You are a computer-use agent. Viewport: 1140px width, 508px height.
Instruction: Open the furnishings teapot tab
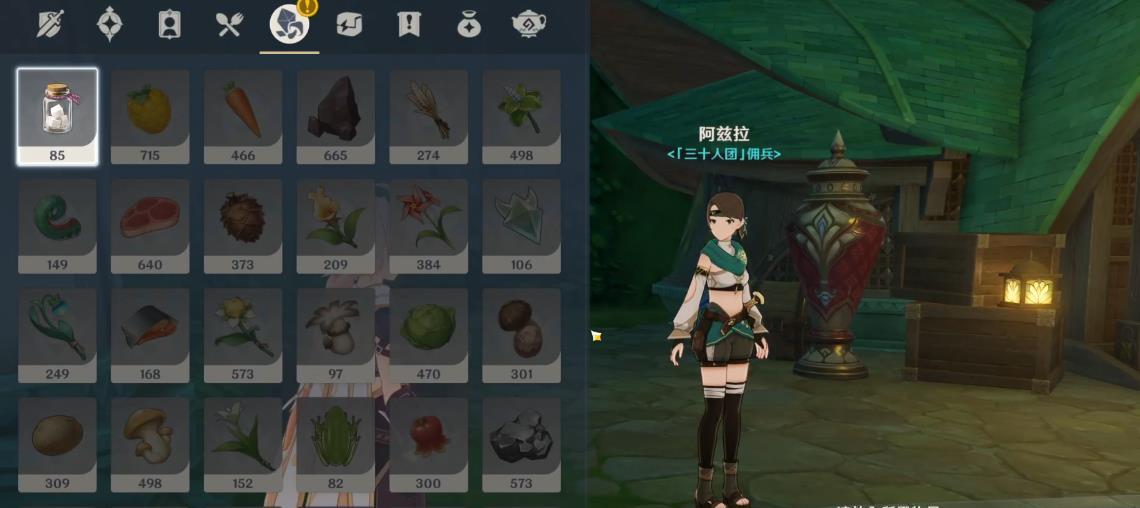click(528, 24)
